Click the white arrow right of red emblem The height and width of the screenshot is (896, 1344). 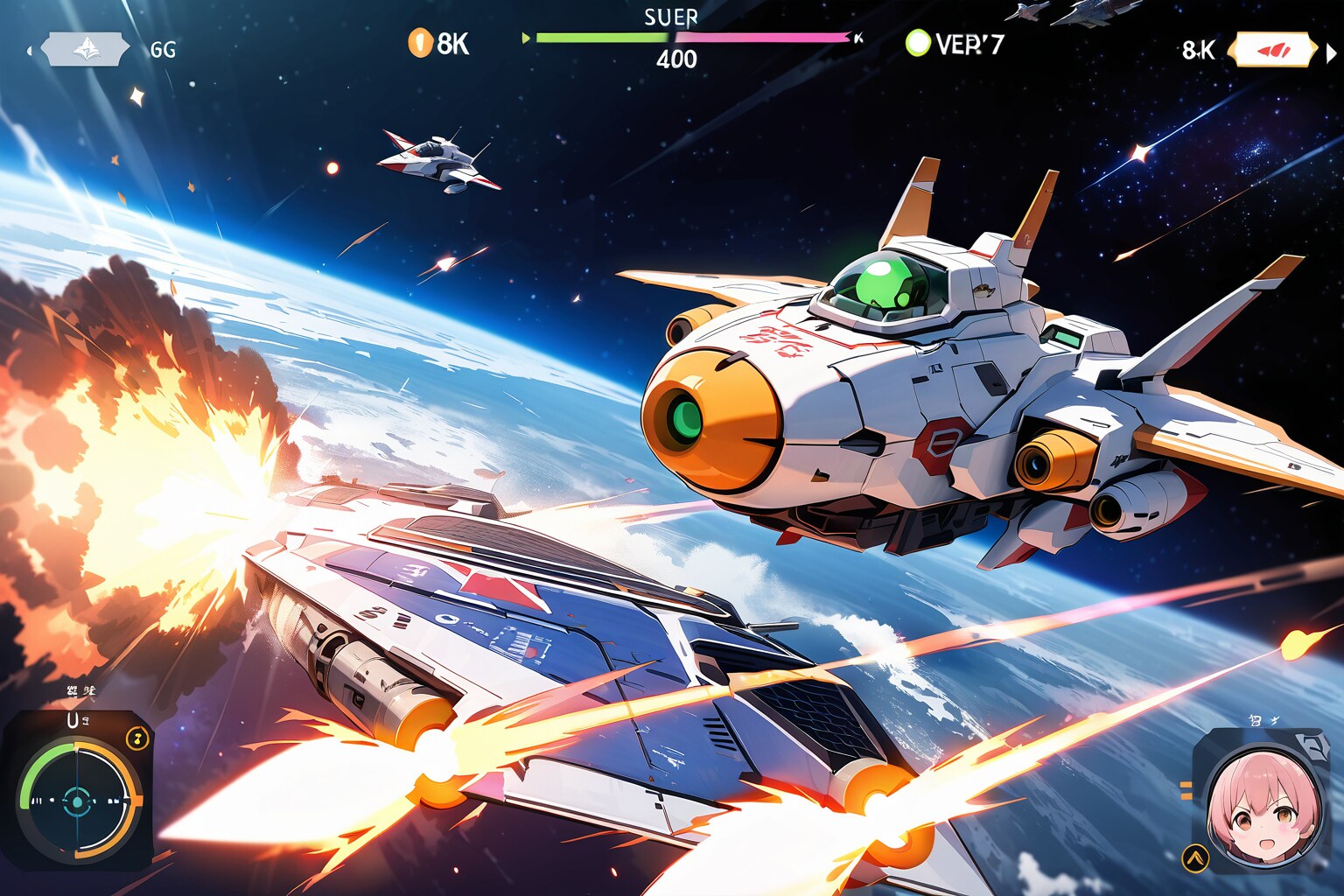(x=1332, y=52)
